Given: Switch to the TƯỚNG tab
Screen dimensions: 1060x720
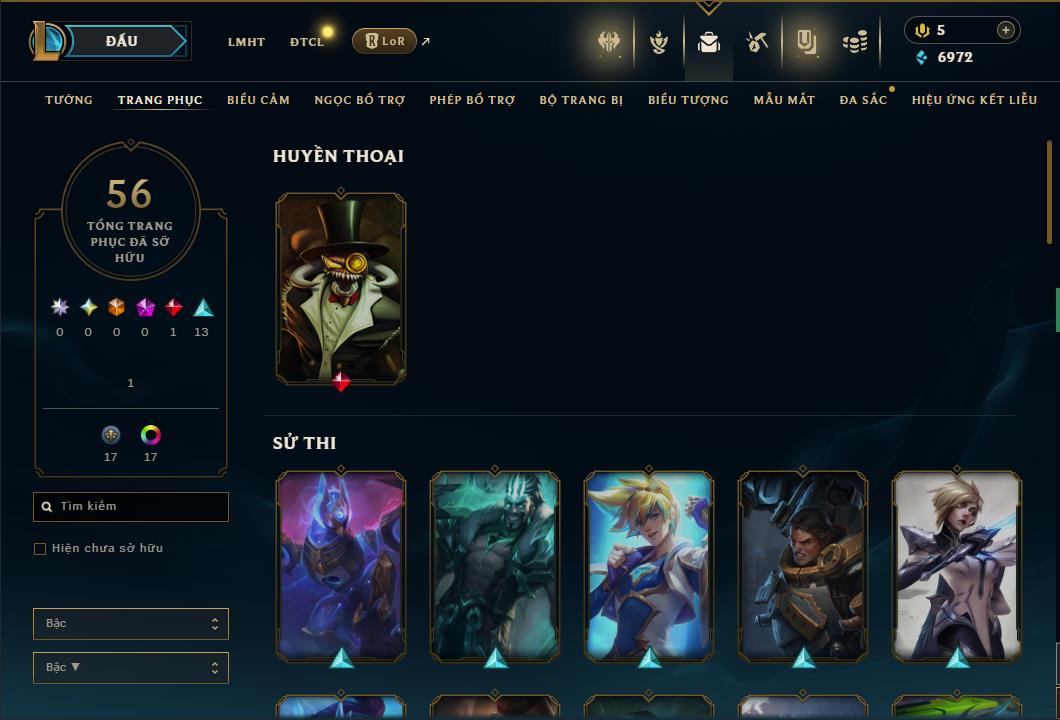Looking at the screenshot, I should (69, 100).
